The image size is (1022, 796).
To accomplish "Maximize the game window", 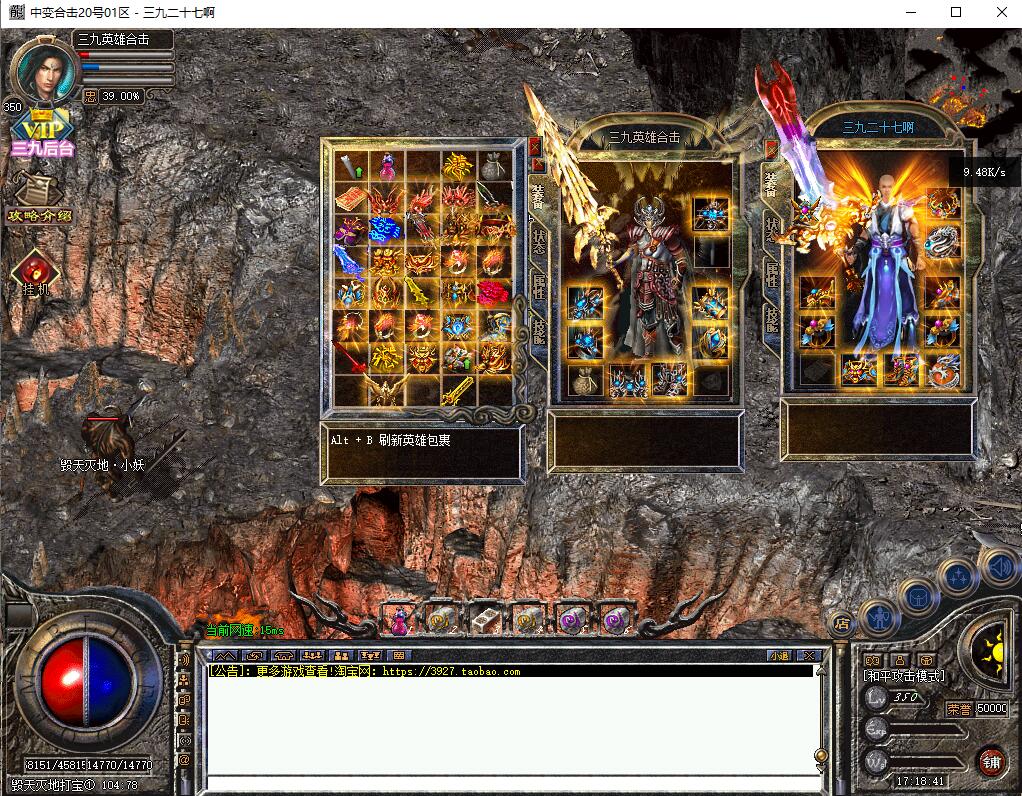I will point(956,12).
